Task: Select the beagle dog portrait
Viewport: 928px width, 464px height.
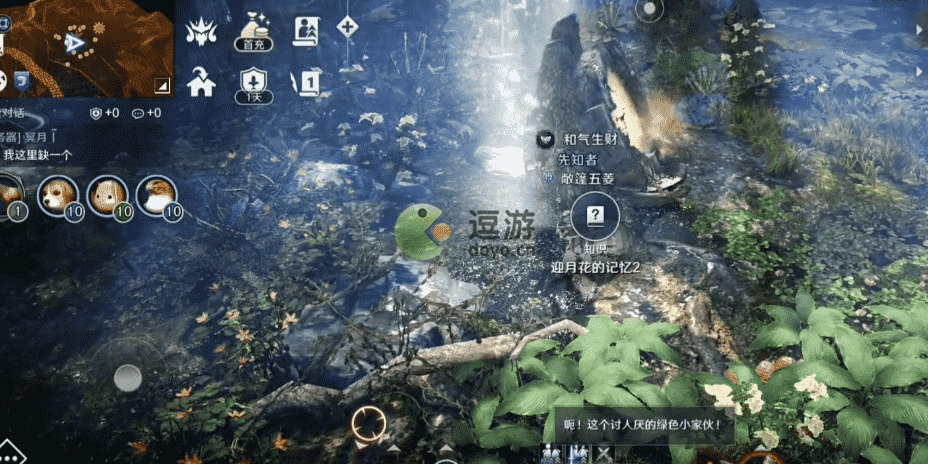Action: coord(57,194)
